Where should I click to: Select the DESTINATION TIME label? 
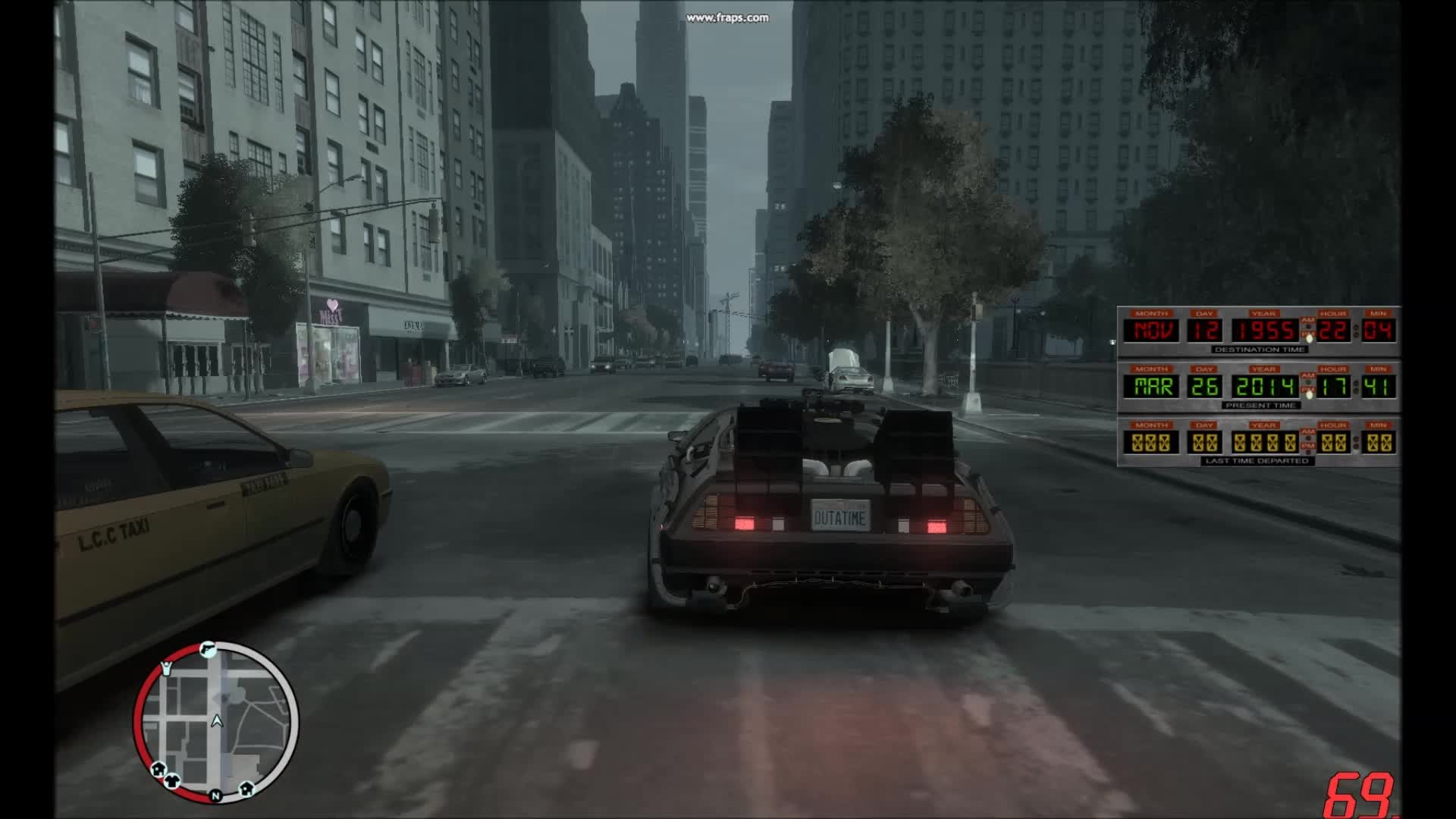pyautogui.click(x=1260, y=350)
